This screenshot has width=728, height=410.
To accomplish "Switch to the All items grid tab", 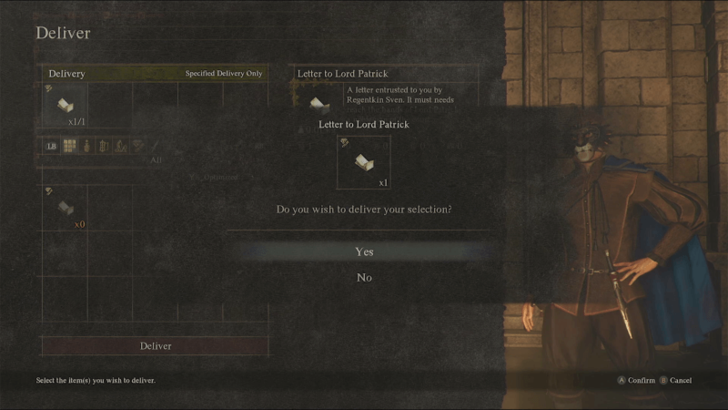I will pos(70,146).
